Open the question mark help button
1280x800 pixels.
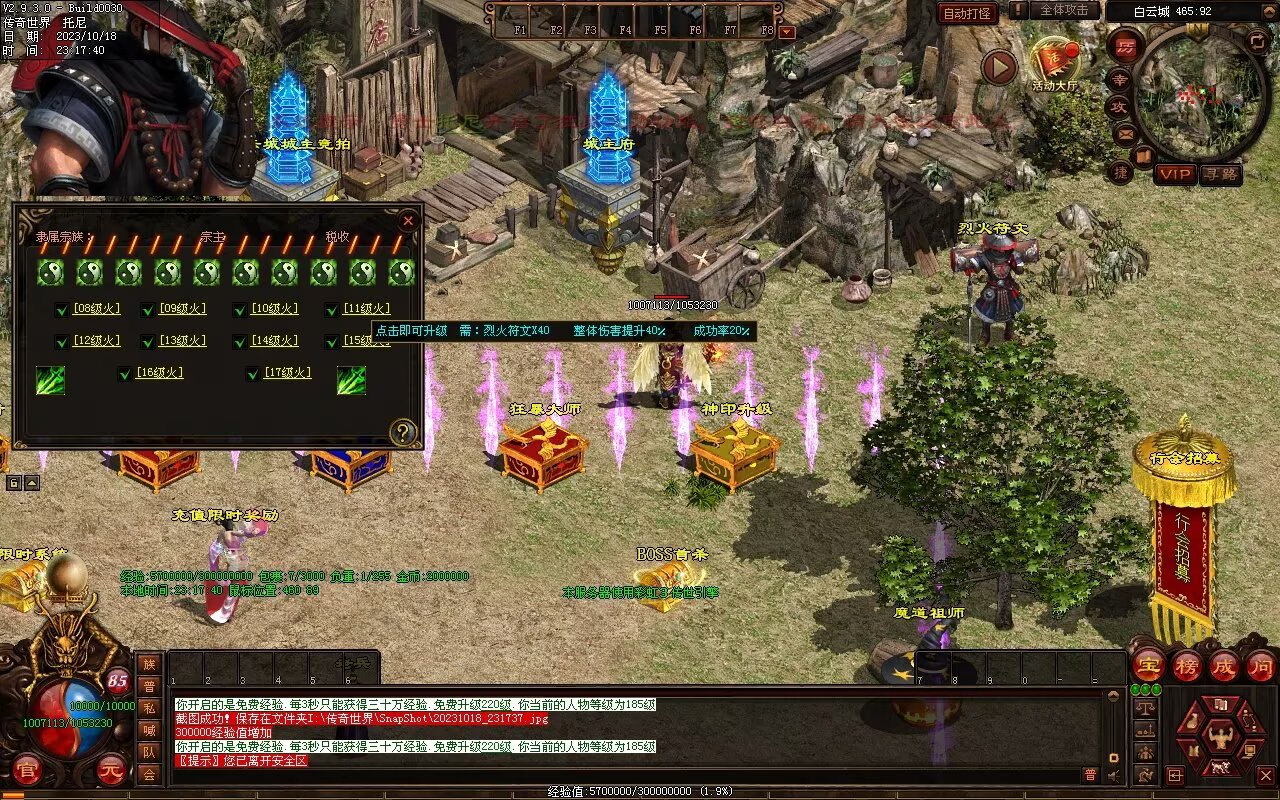point(403,432)
